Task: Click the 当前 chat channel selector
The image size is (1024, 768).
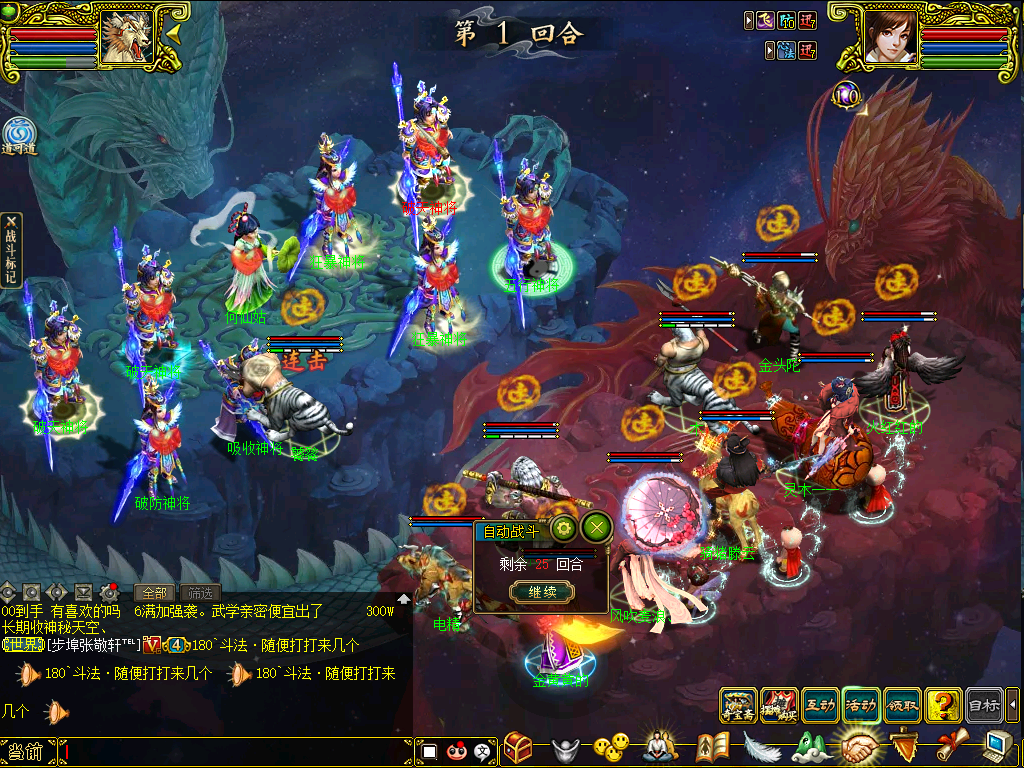Action: coord(26,752)
